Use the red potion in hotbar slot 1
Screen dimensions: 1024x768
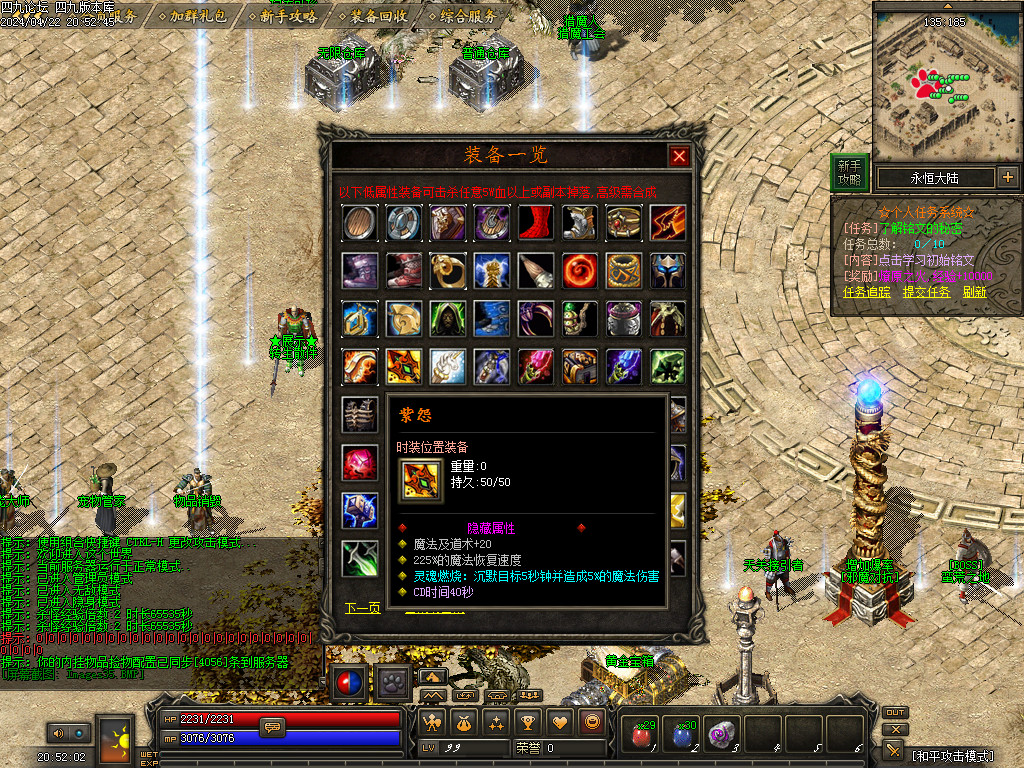[640, 736]
